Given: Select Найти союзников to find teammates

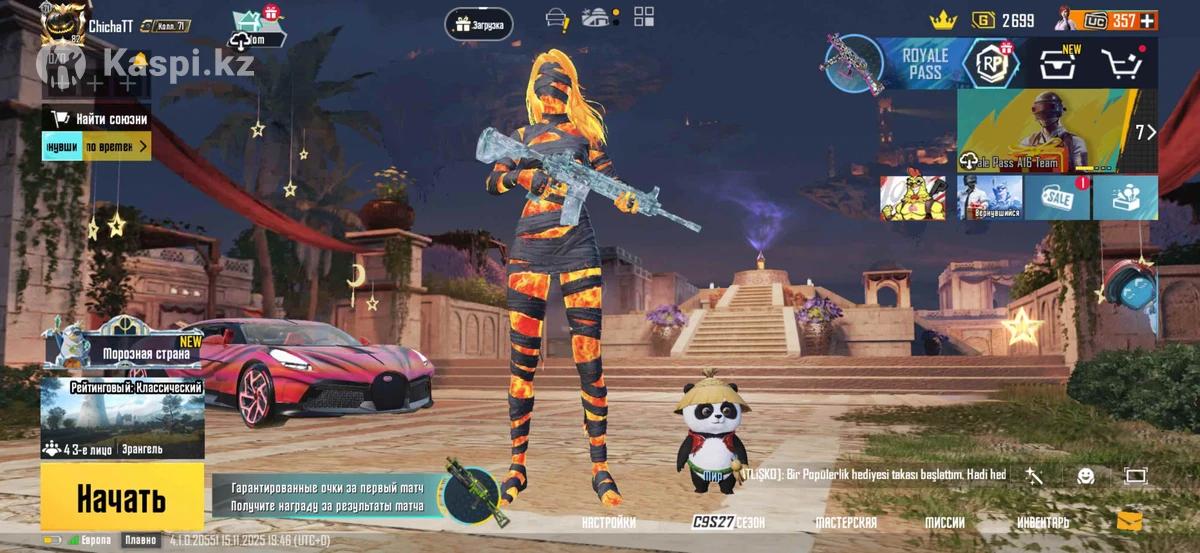Looking at the screenshot, I should pyautogui.click(x=101, y=119).
